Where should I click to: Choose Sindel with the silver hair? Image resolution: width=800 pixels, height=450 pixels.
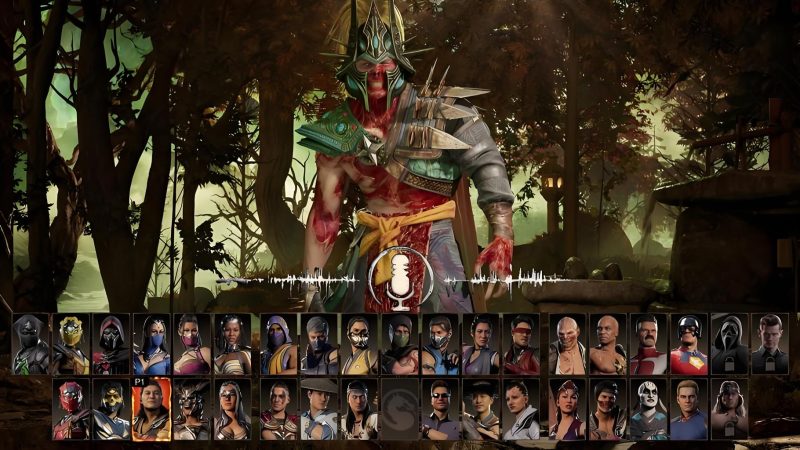[232, 409]
